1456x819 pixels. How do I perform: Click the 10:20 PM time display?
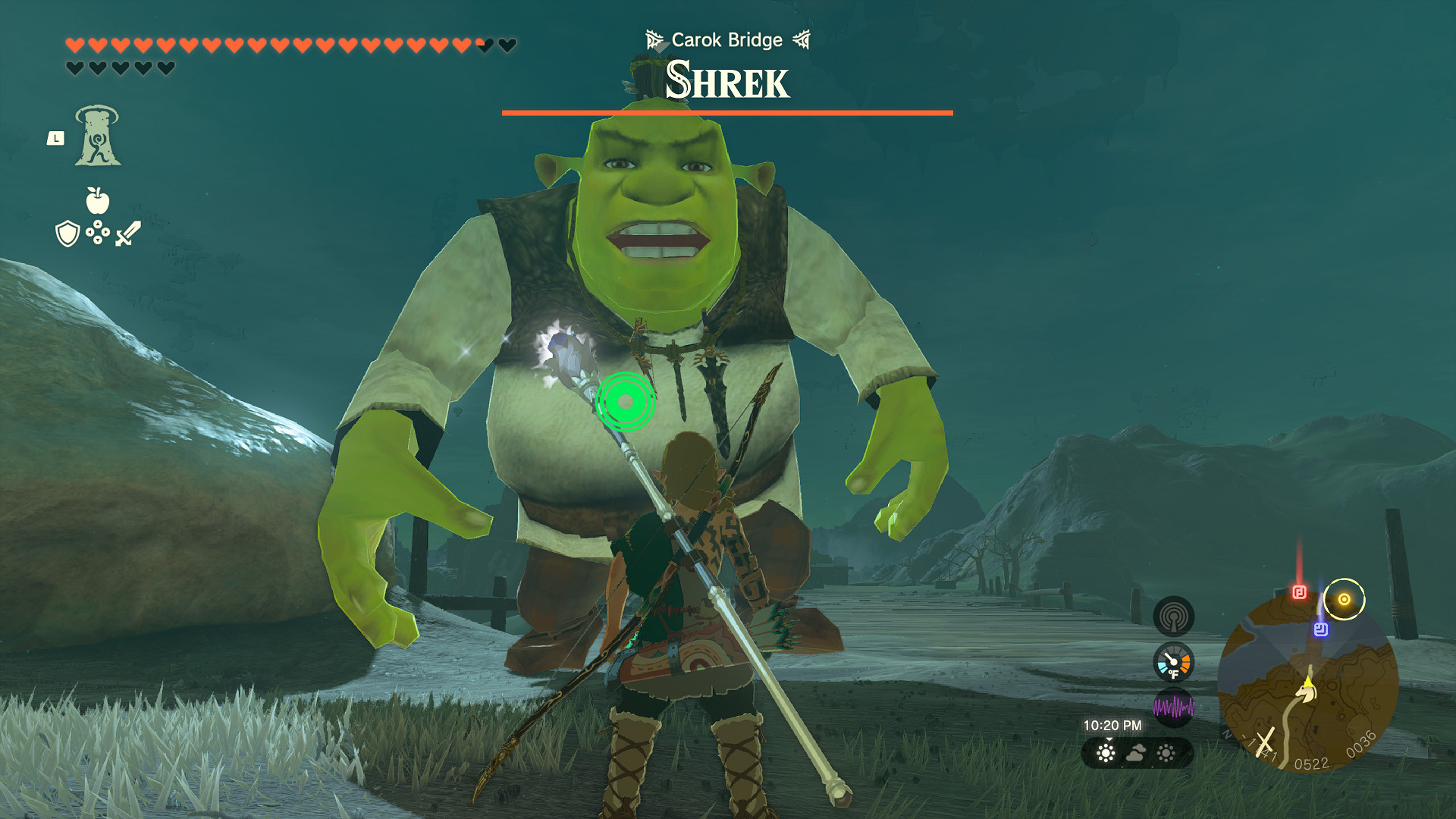tap(1112, 726)
